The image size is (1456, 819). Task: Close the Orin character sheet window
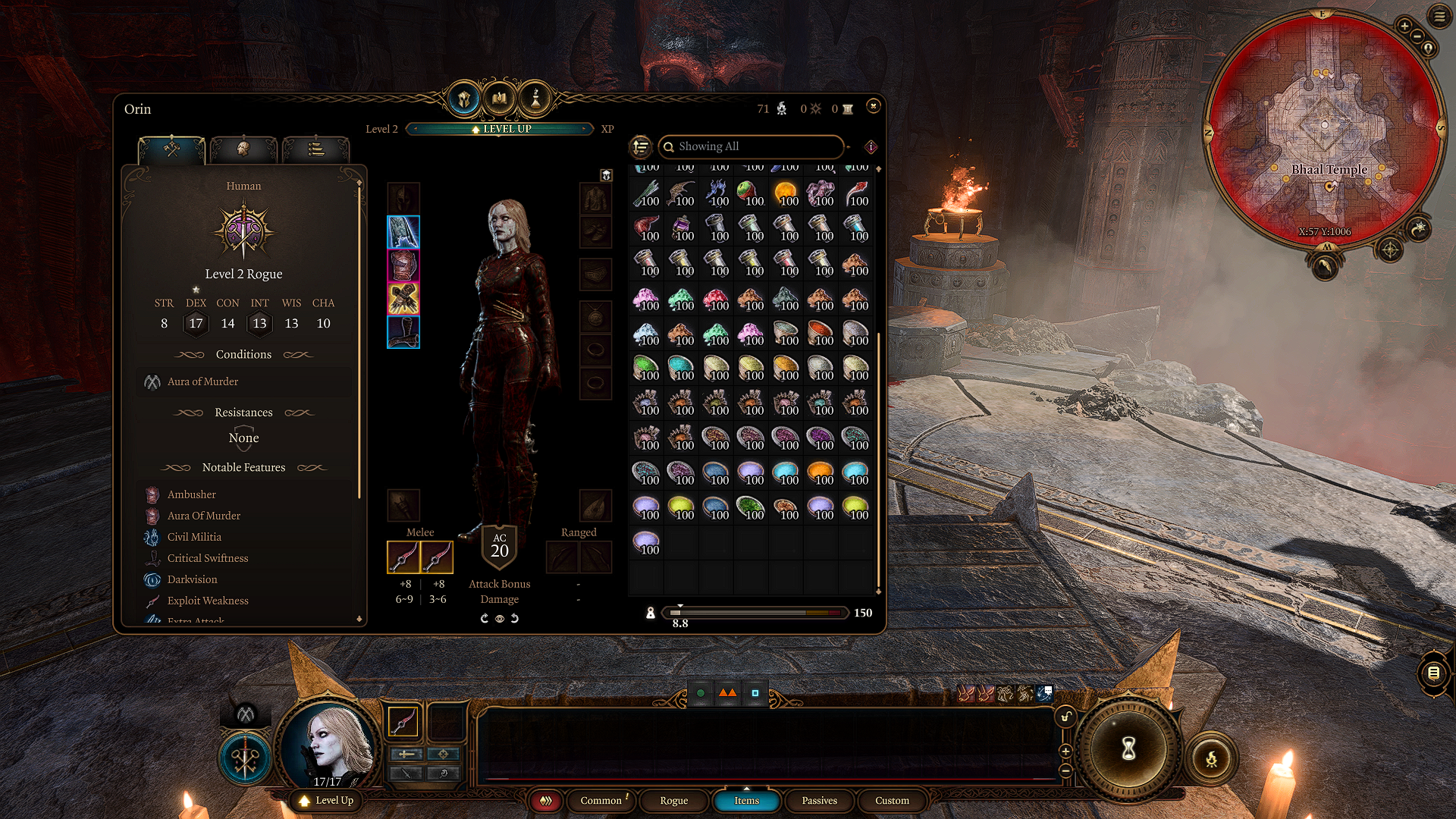[x=873, y=107]
